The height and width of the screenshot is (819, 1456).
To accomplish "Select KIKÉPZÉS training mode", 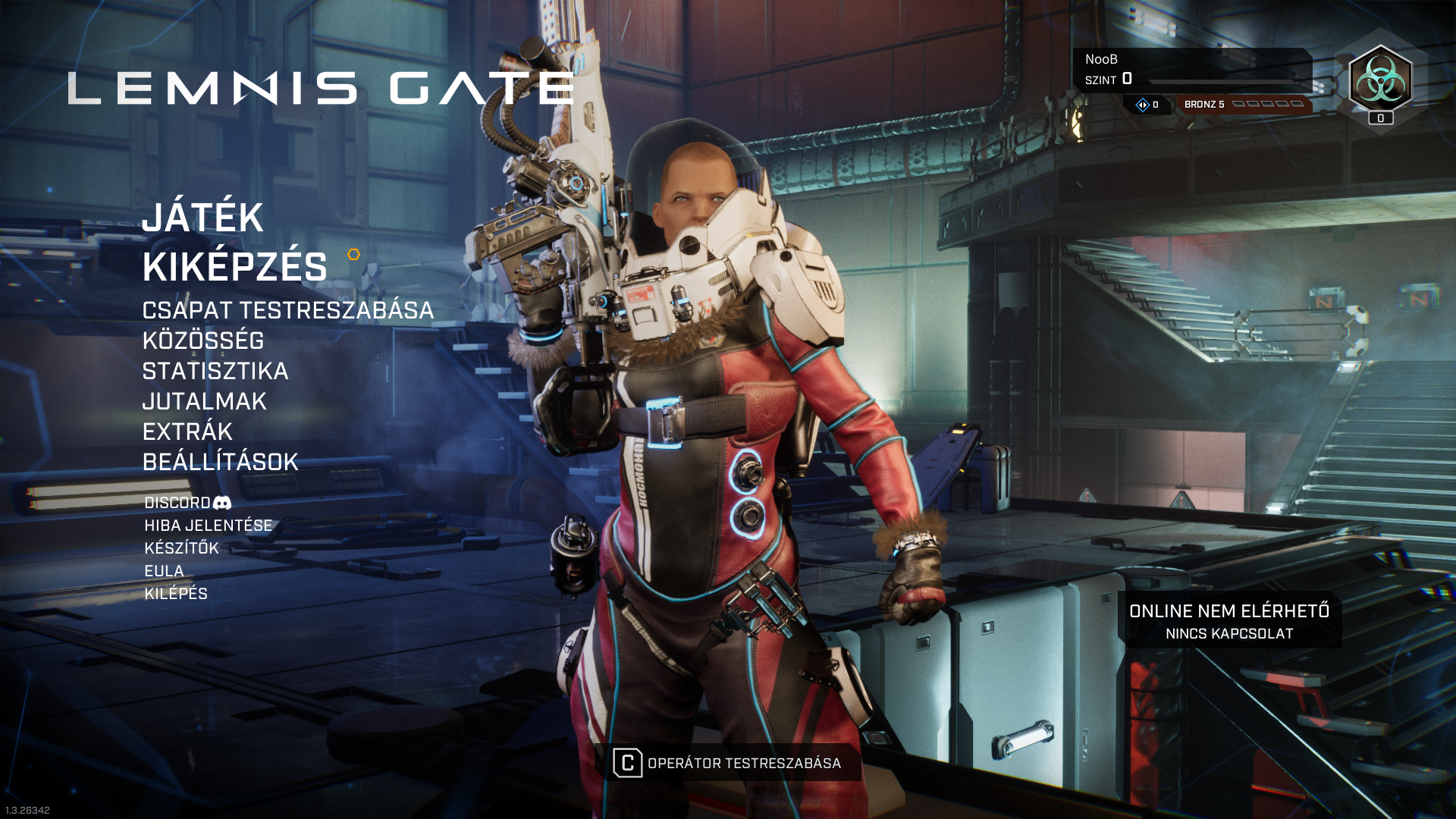I will click(234, 267).
